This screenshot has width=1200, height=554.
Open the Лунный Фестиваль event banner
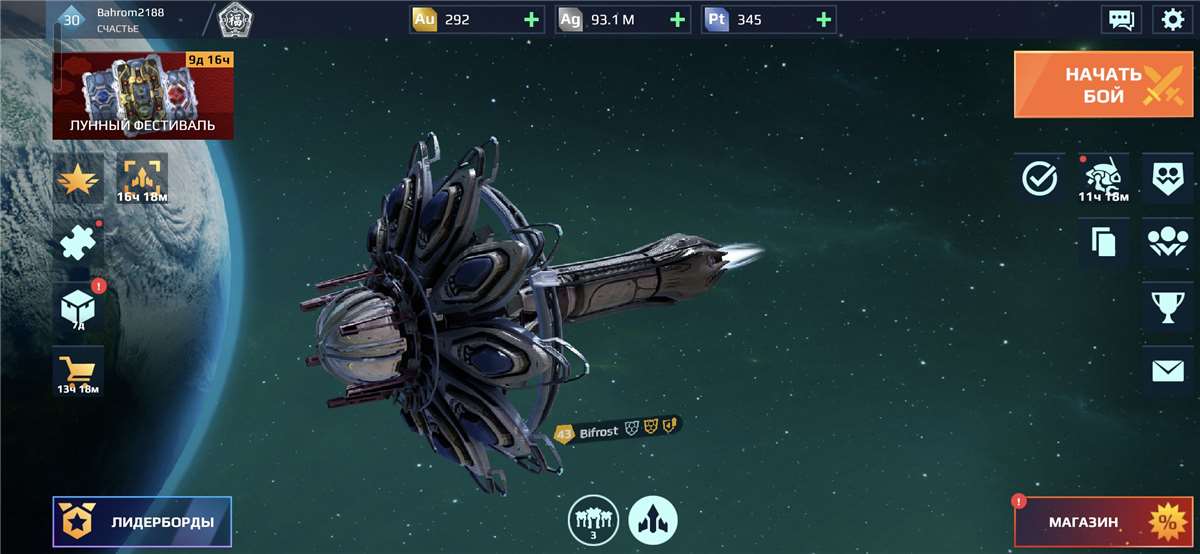point(143,95)
